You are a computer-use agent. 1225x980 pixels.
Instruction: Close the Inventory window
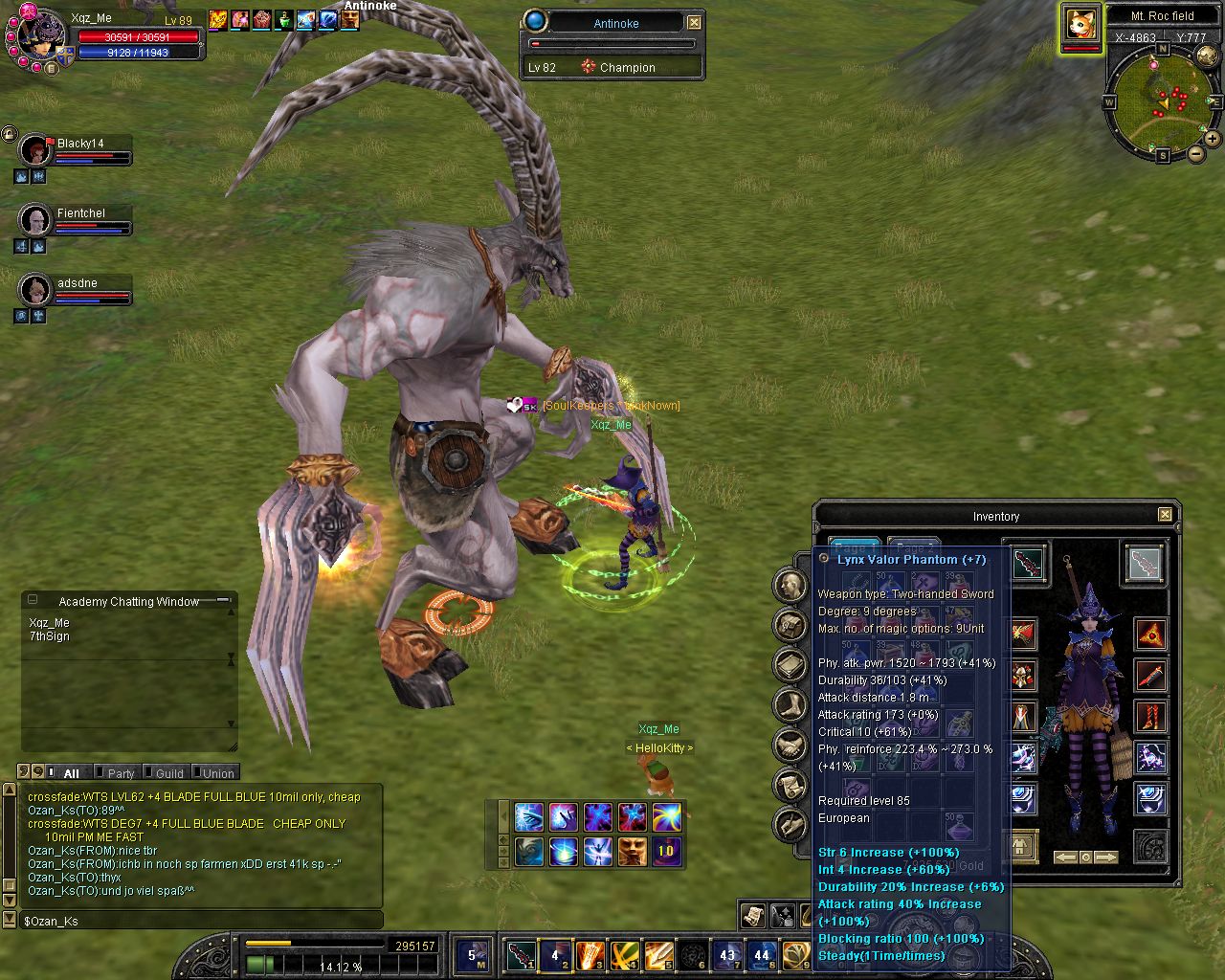point(1165,515)
